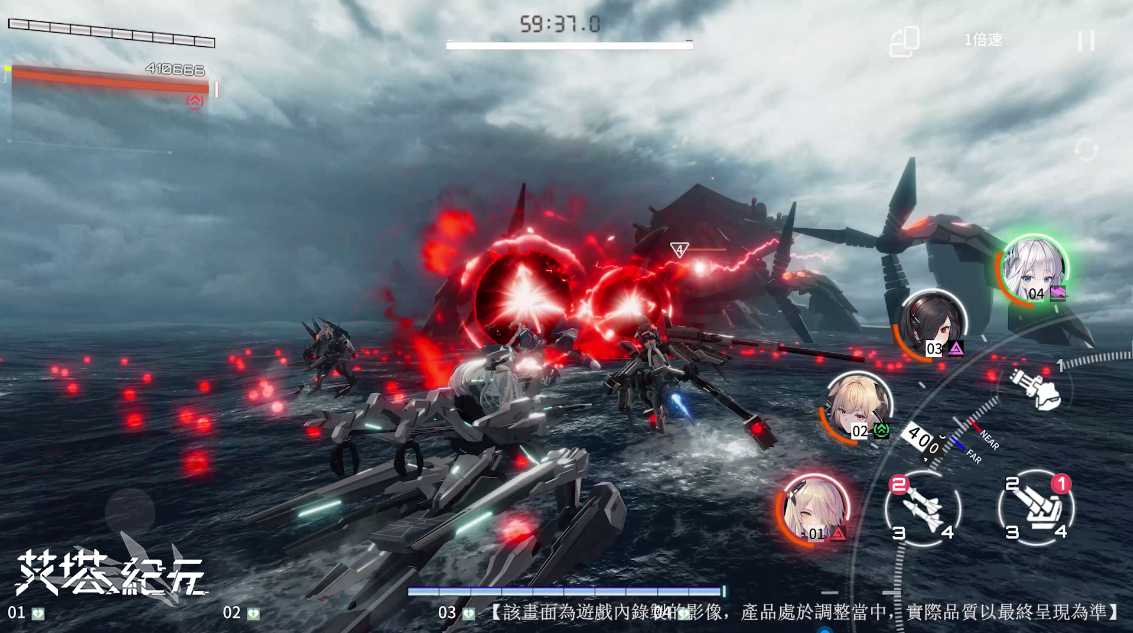Select character 03 with black hair

click(x=932, y=324)
